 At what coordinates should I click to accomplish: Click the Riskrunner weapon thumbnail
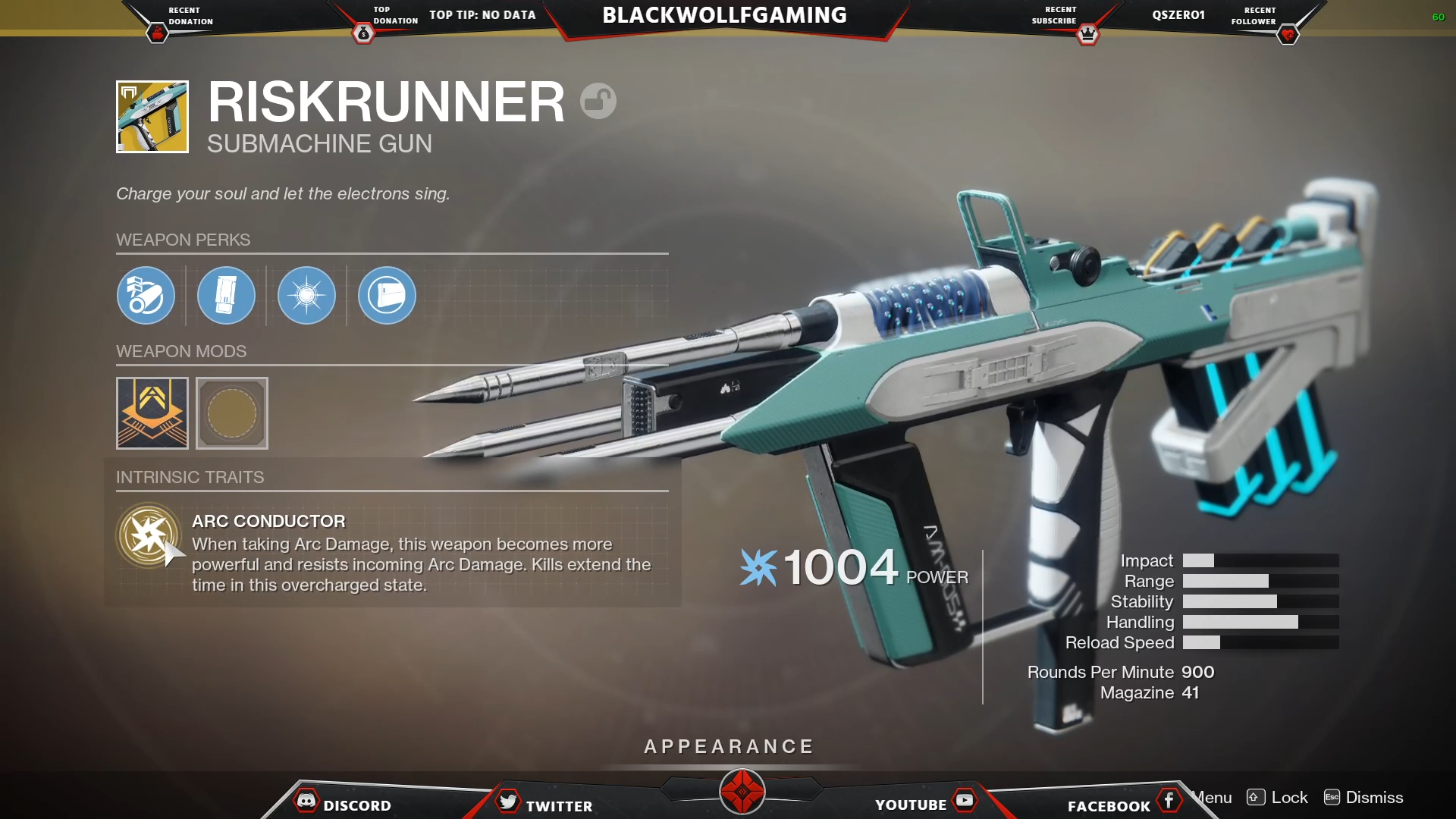[x=152, y=117]
